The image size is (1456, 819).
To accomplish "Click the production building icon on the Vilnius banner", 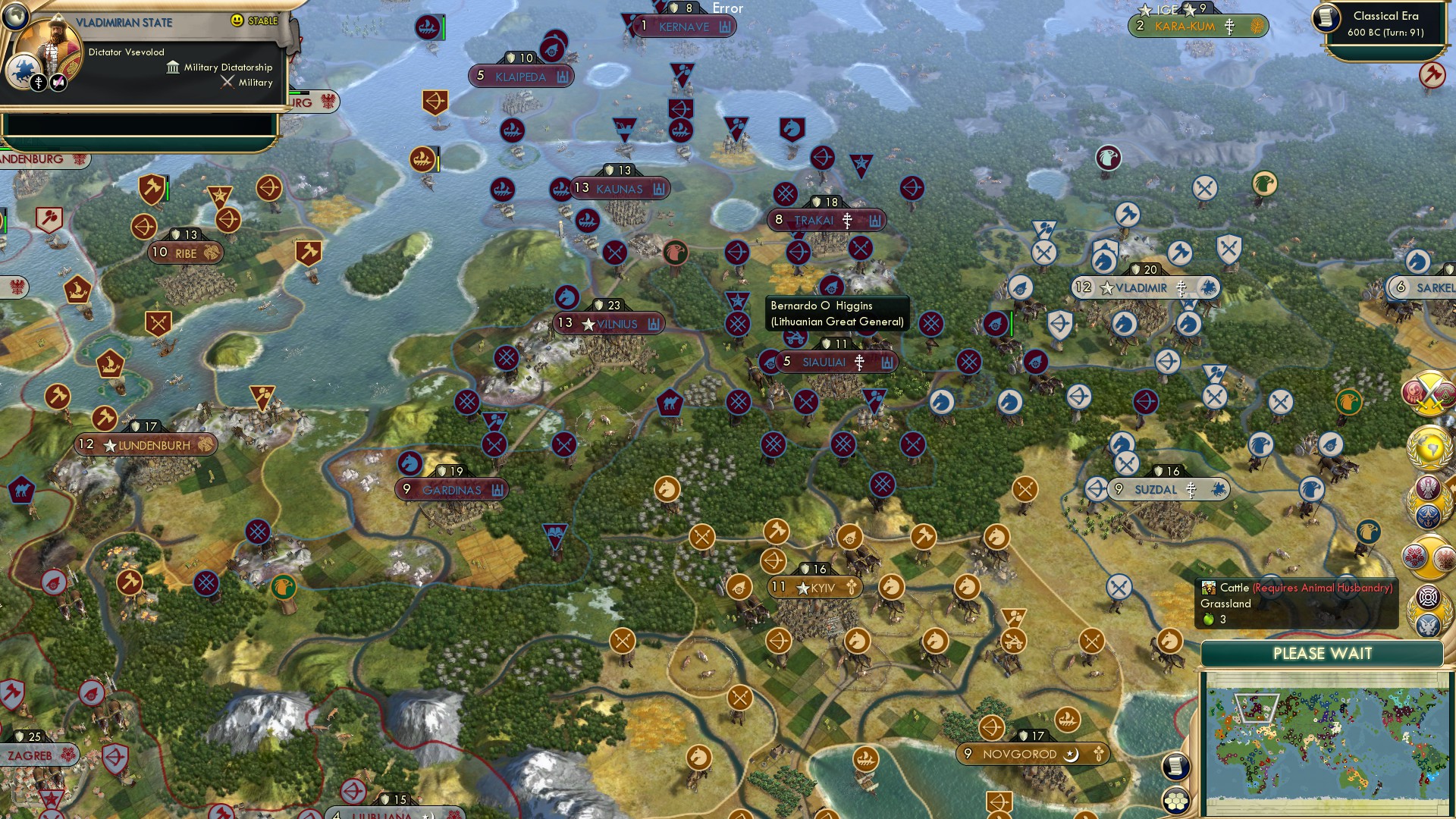I will click(x=652, y=323).
